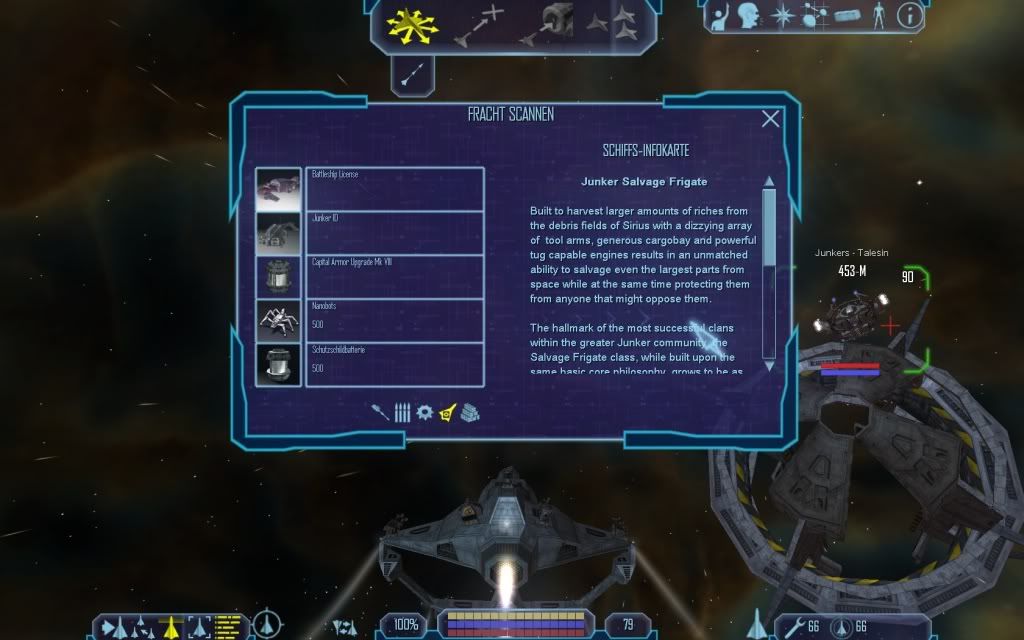Select the Nanobots cargo entry

[x=396, y=320]
